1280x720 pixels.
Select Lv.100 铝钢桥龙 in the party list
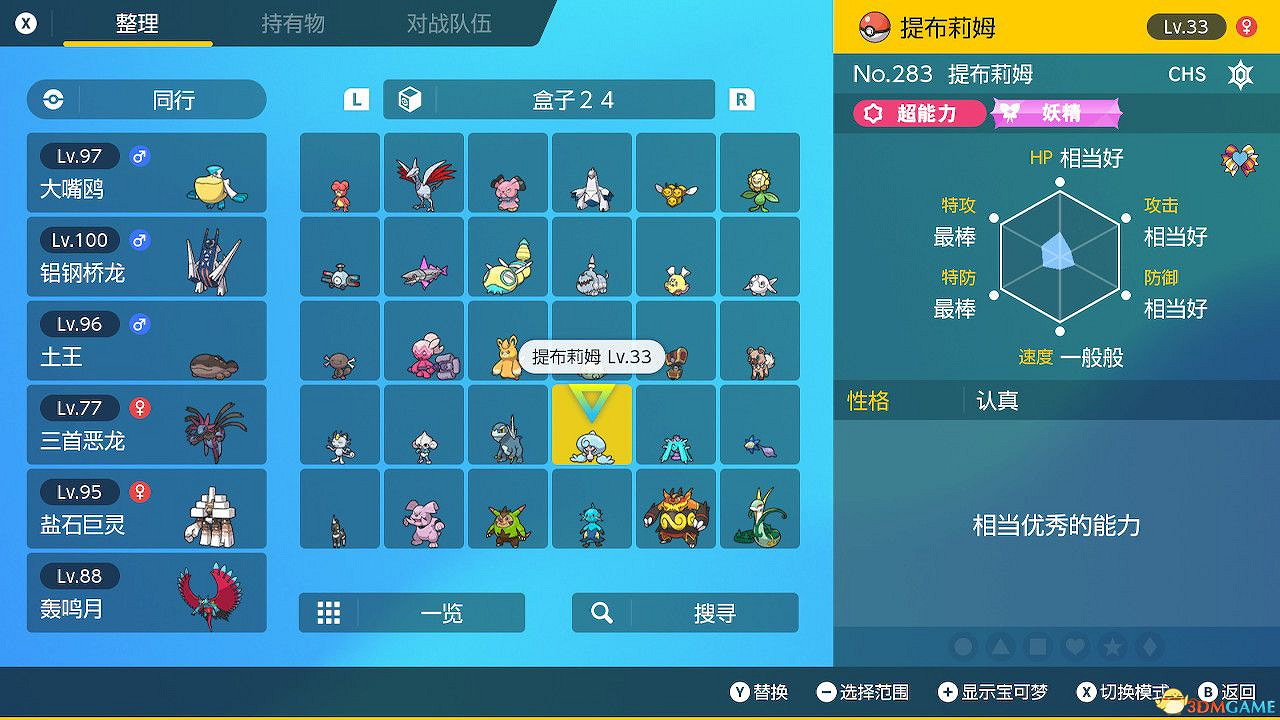pos(146,256)
